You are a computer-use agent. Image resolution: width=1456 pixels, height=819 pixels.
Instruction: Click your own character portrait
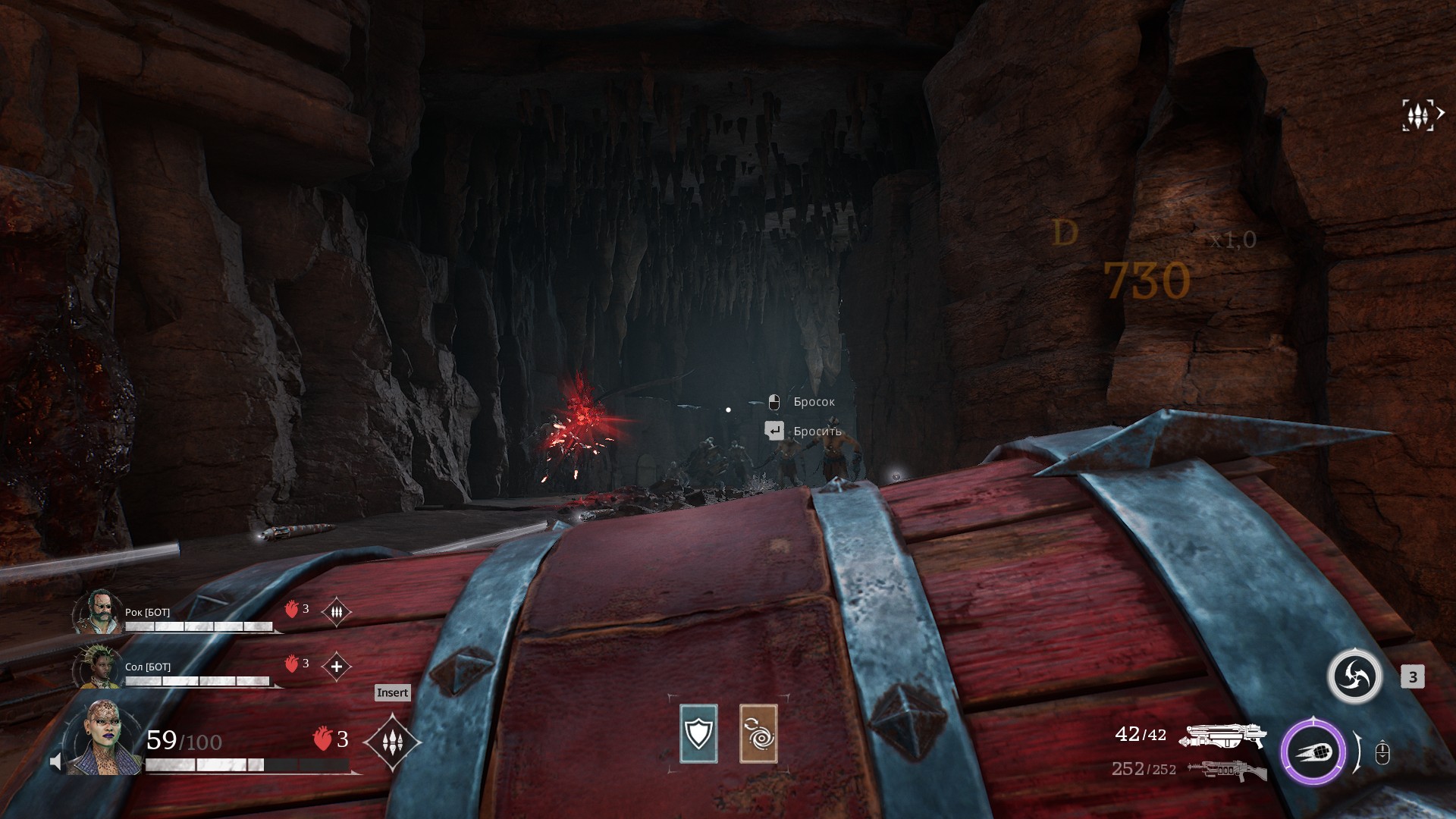pos(102,738)
